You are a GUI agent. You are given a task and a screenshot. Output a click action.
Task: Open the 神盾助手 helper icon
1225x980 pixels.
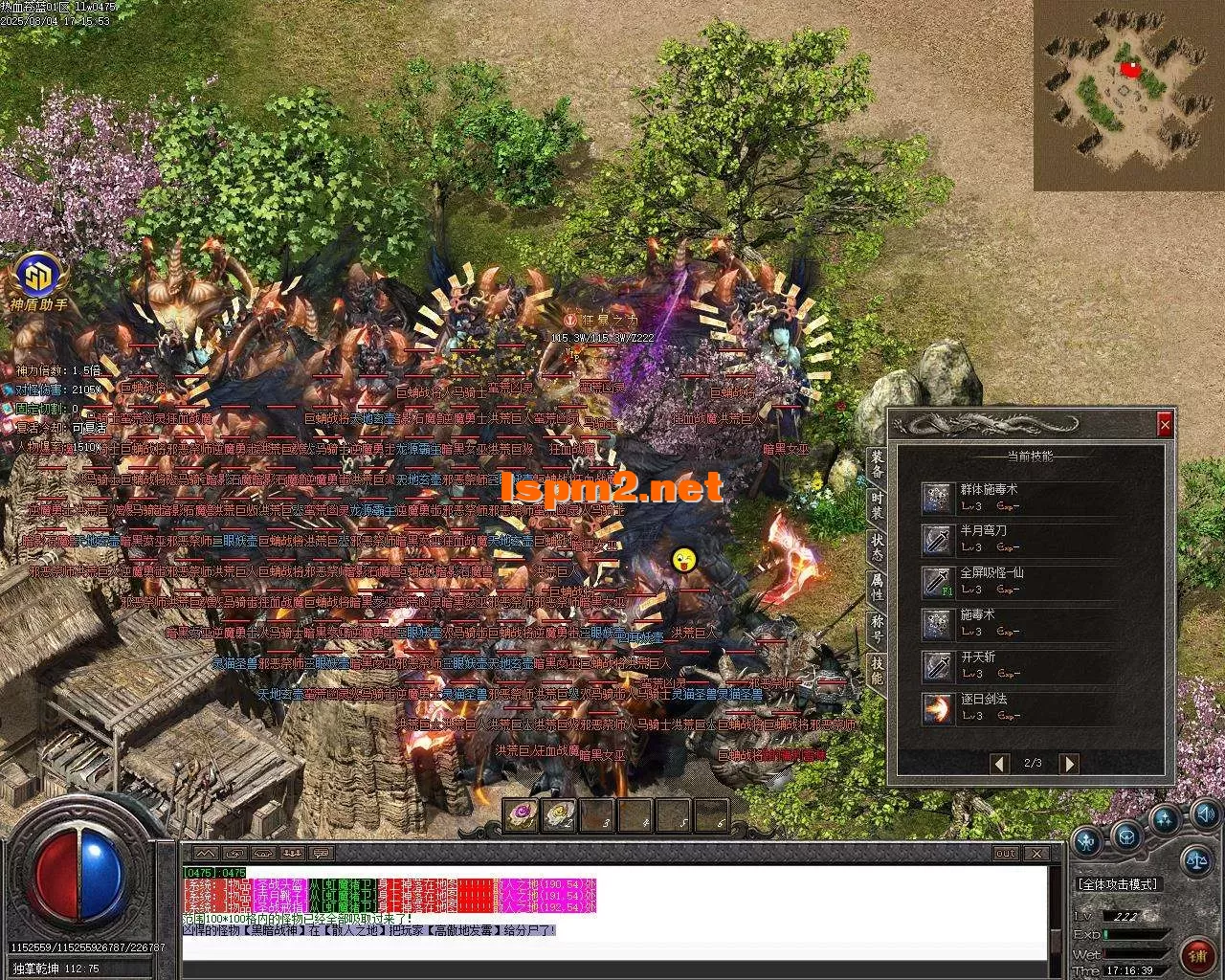(x=39, y=278)
